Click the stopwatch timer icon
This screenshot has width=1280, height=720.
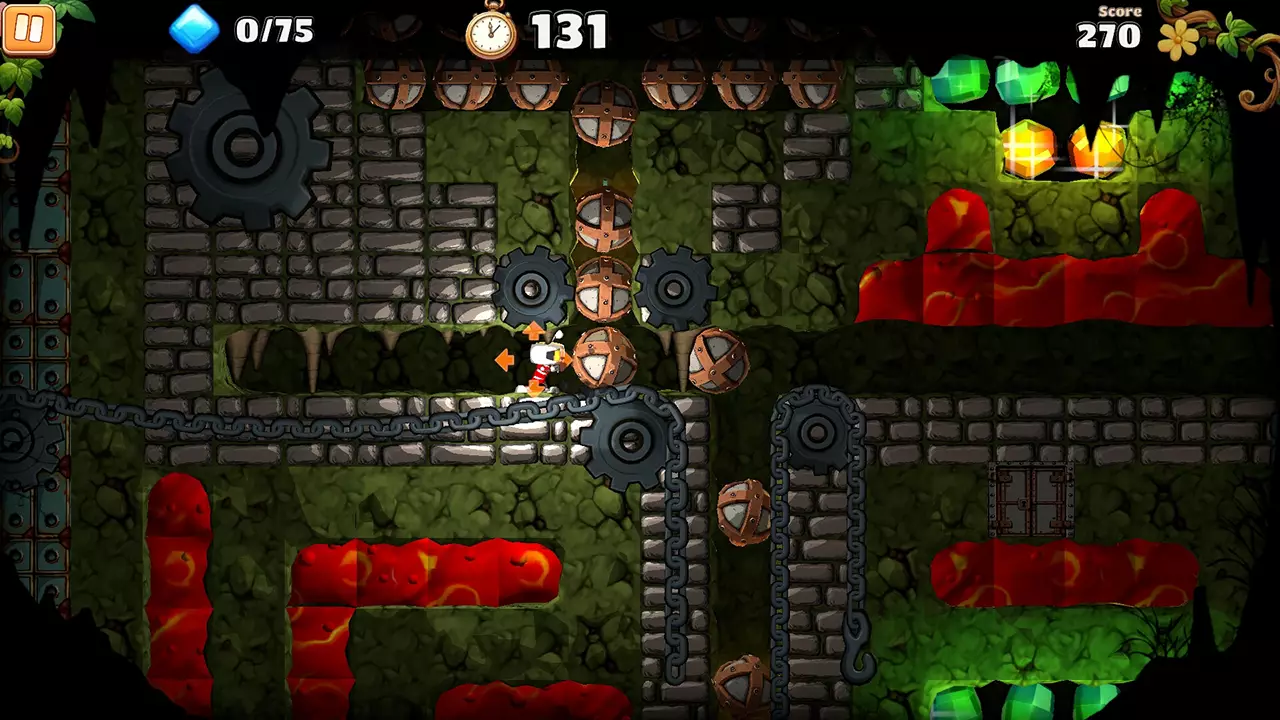489,31
